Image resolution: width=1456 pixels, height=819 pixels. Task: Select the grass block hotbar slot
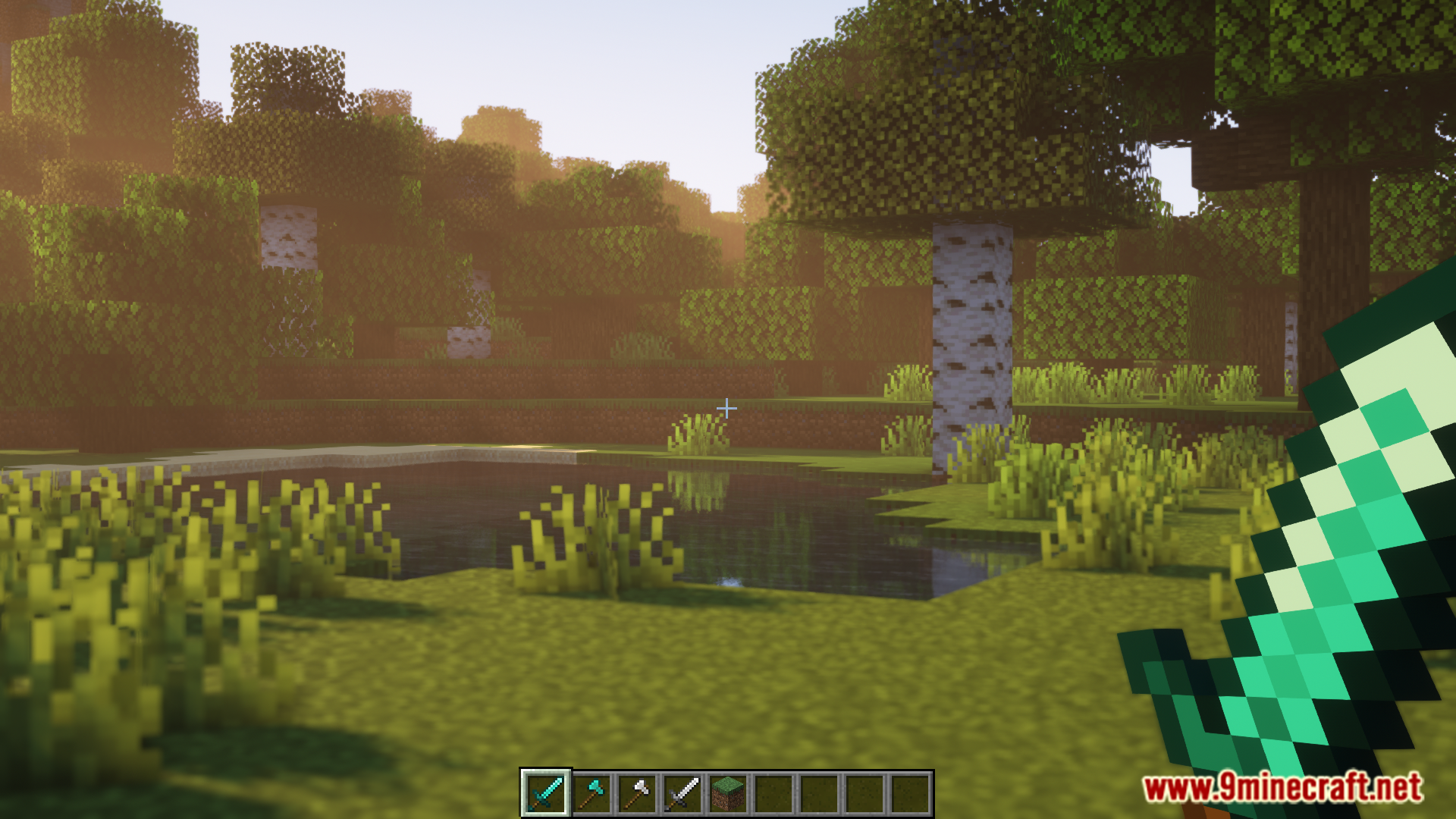coord(728,793)
